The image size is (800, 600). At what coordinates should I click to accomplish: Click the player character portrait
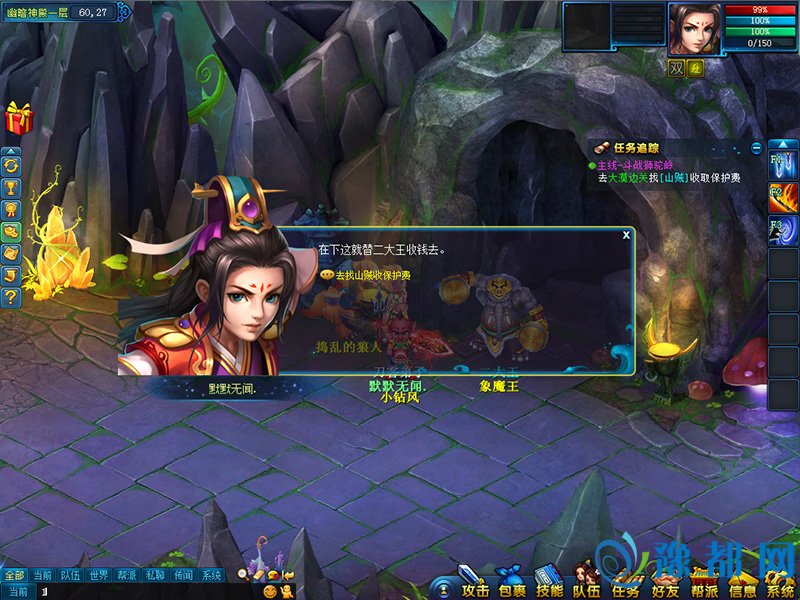693,30
